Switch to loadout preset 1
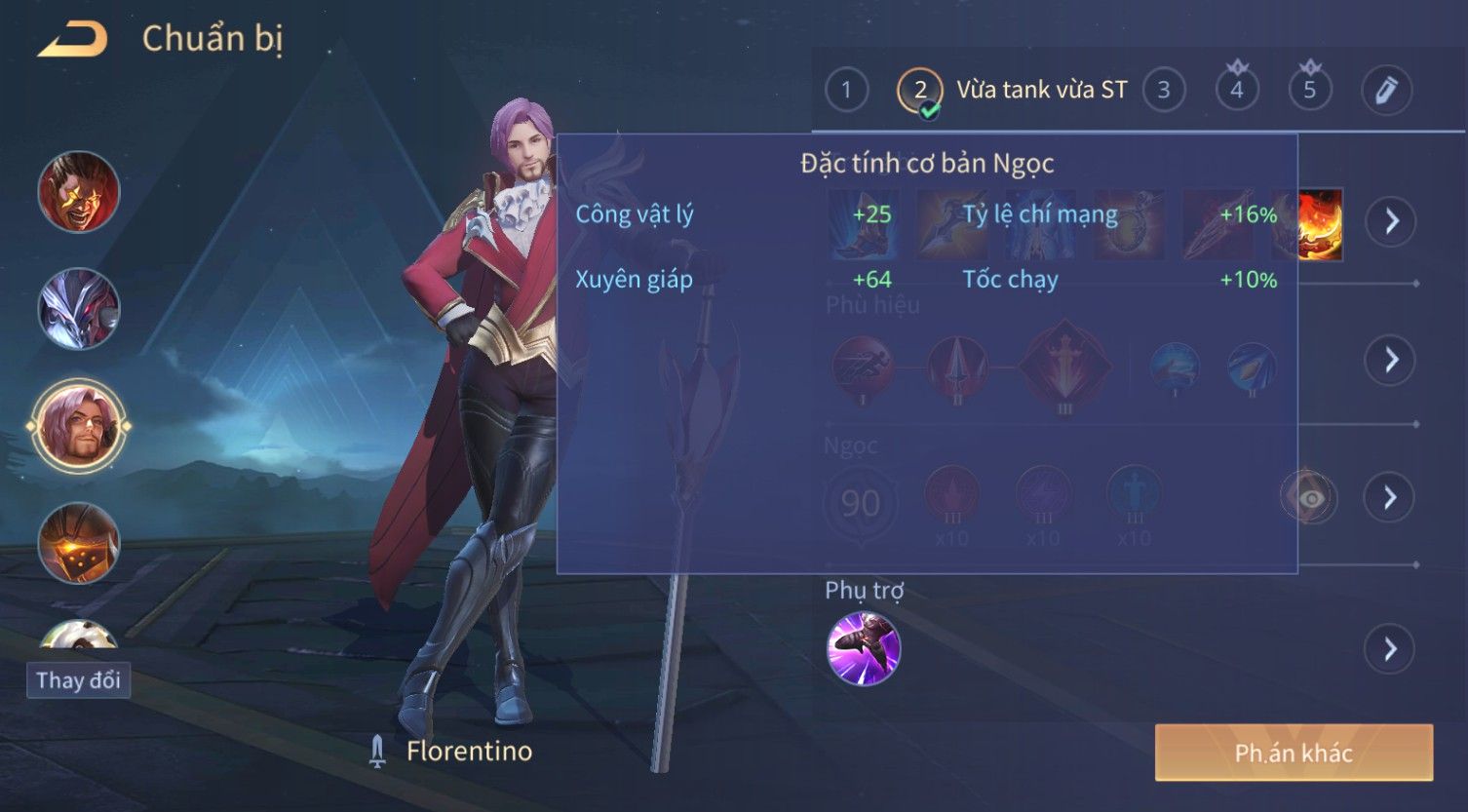The image size is (1468, 812). click(845, 91)
